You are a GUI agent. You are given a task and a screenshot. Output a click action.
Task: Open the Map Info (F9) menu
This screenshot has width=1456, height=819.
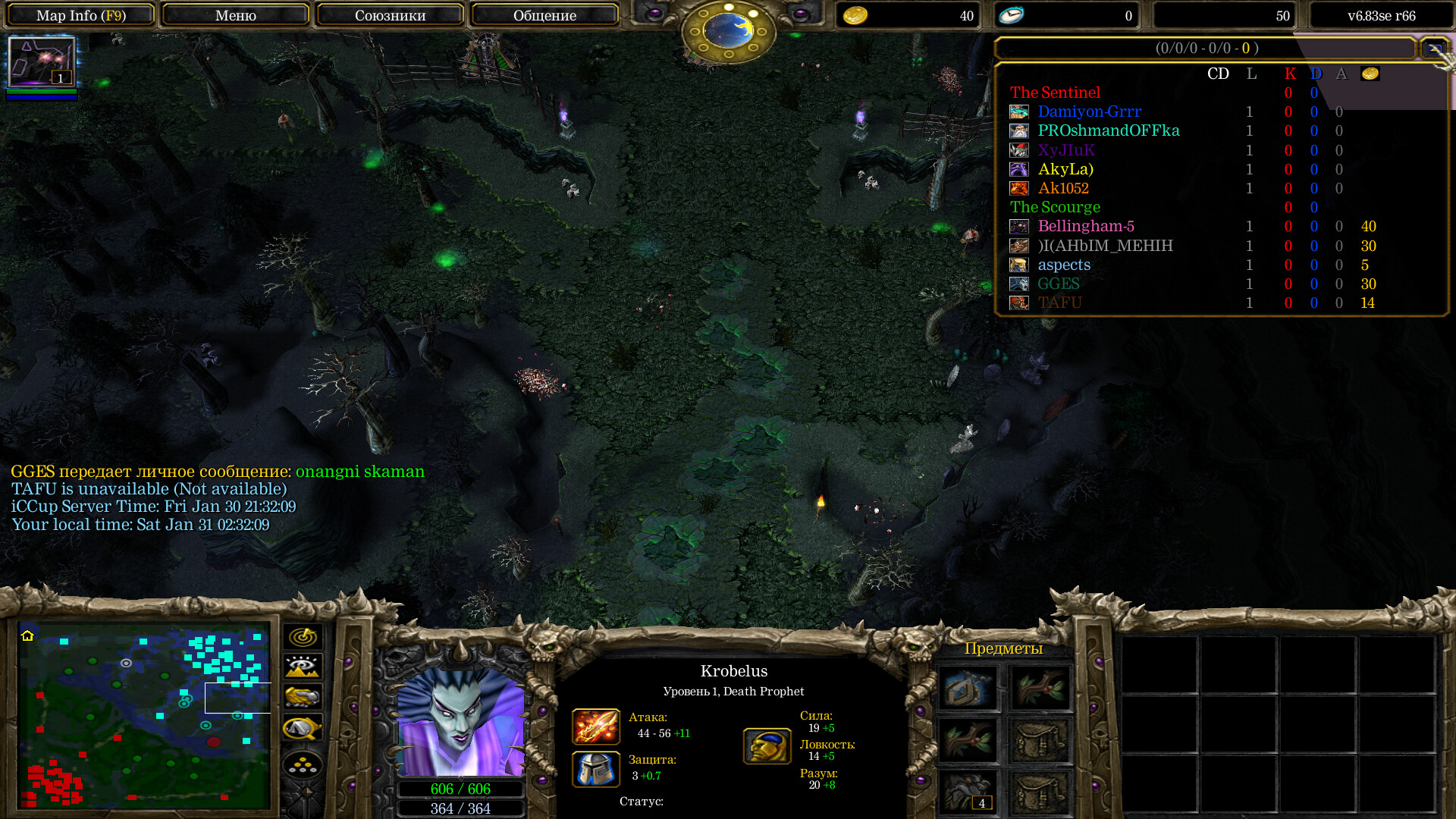coord(80,15)
